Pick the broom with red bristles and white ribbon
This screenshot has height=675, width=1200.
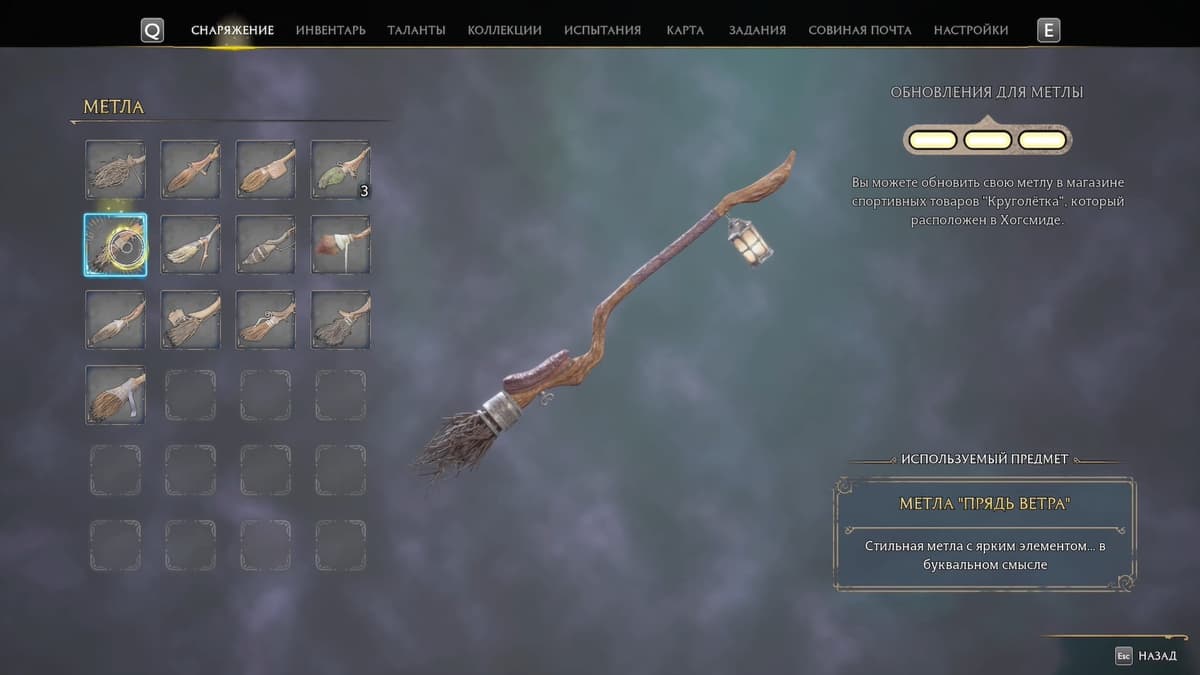point(340,245)
